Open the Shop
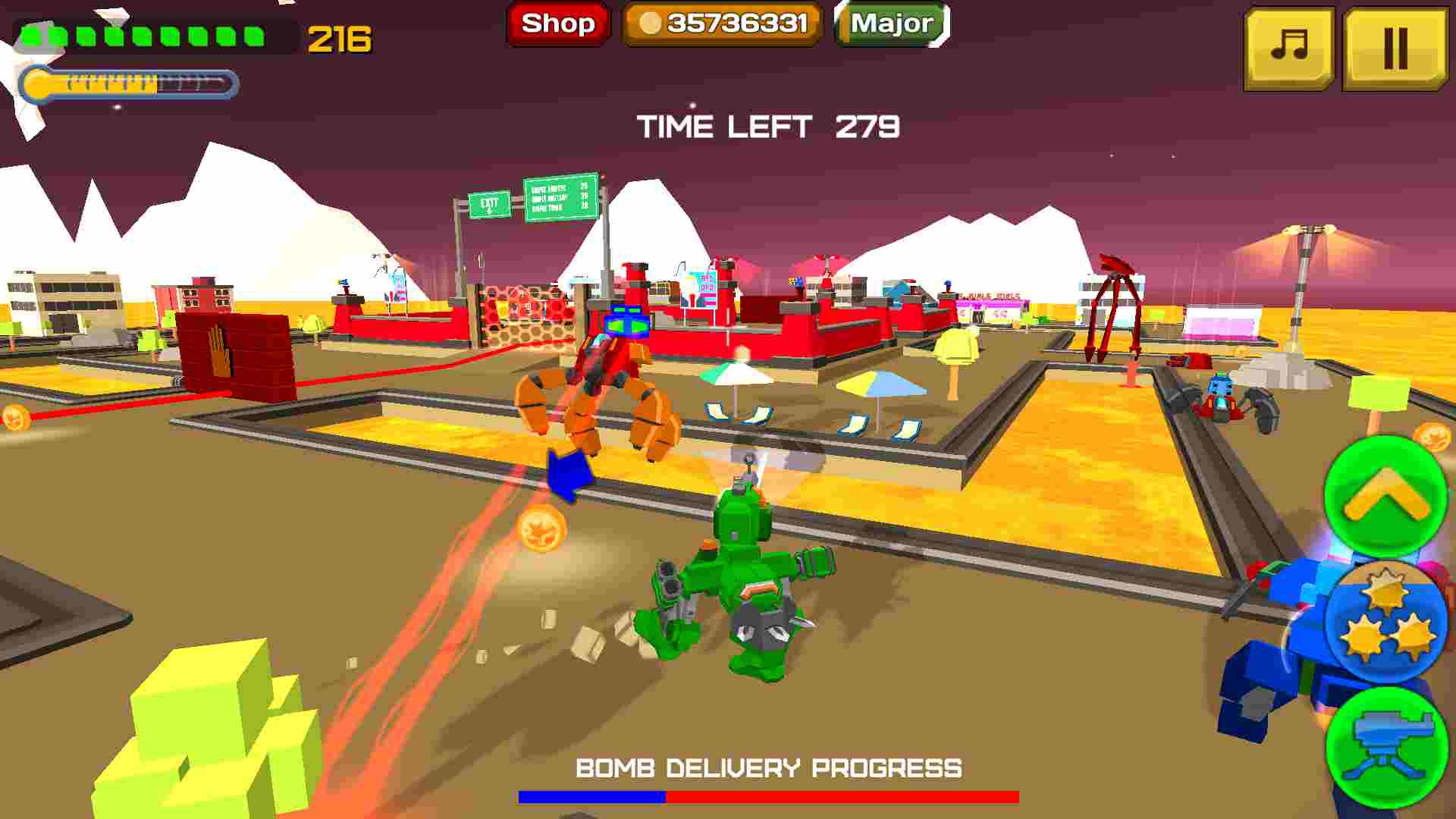 pos(557,24)
